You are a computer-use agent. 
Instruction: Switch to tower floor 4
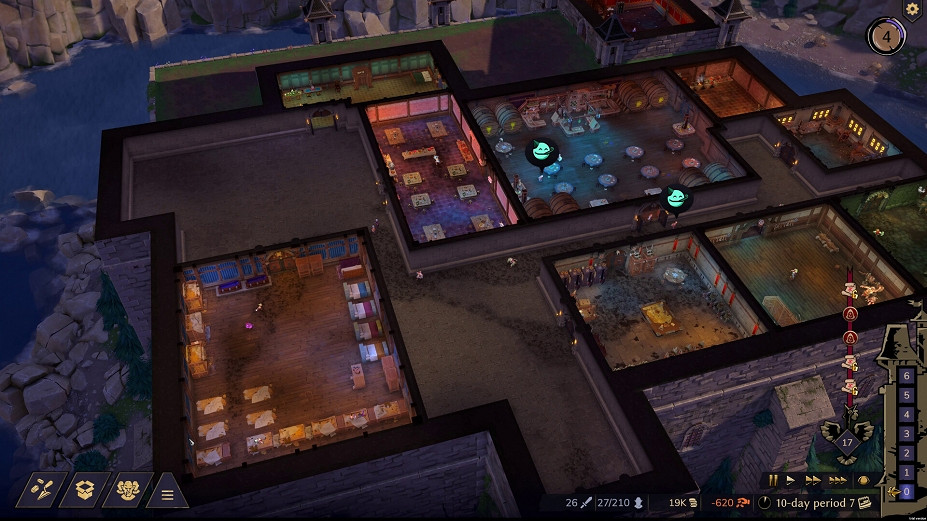click(x=906, y=414)
